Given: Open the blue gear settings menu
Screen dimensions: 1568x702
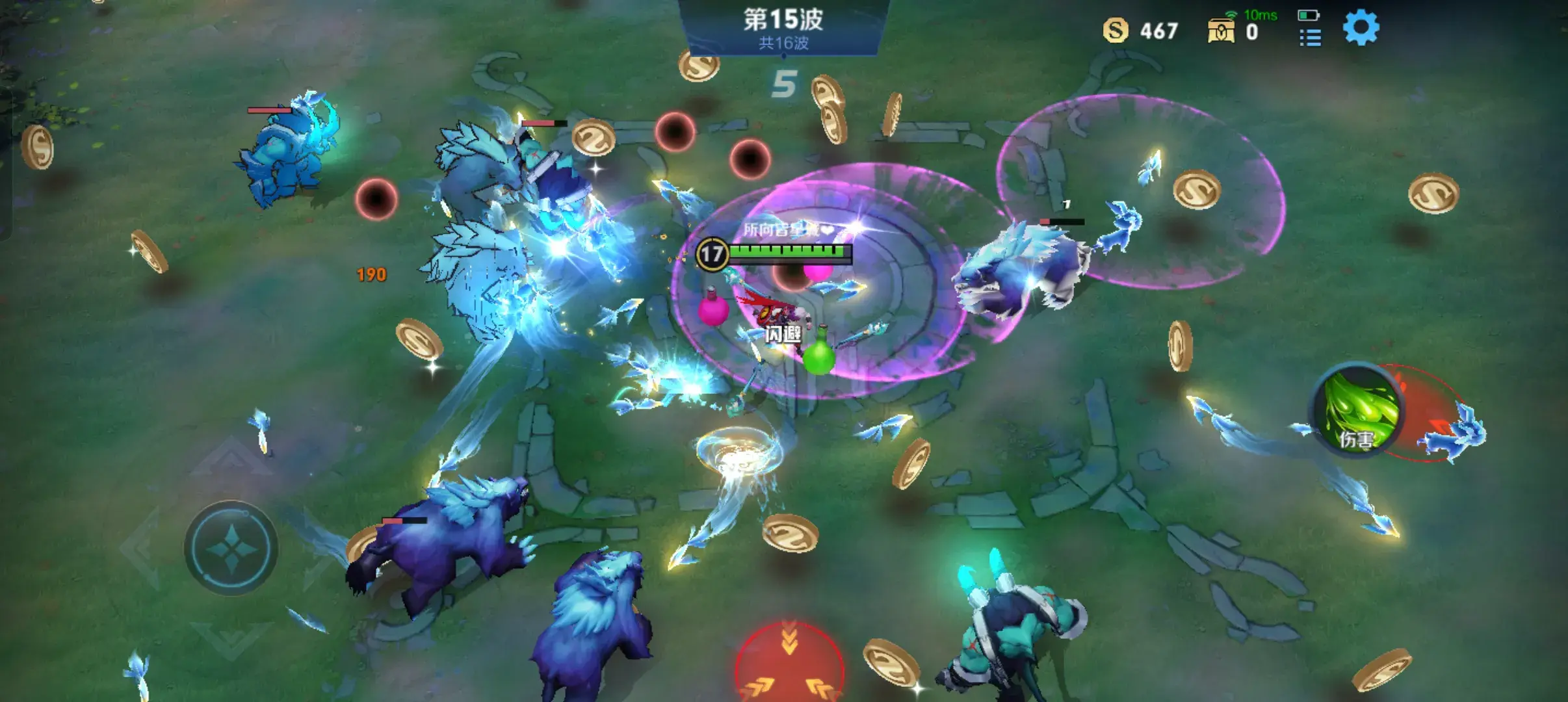Looking at the screenshot, I should pos(1361,29).
